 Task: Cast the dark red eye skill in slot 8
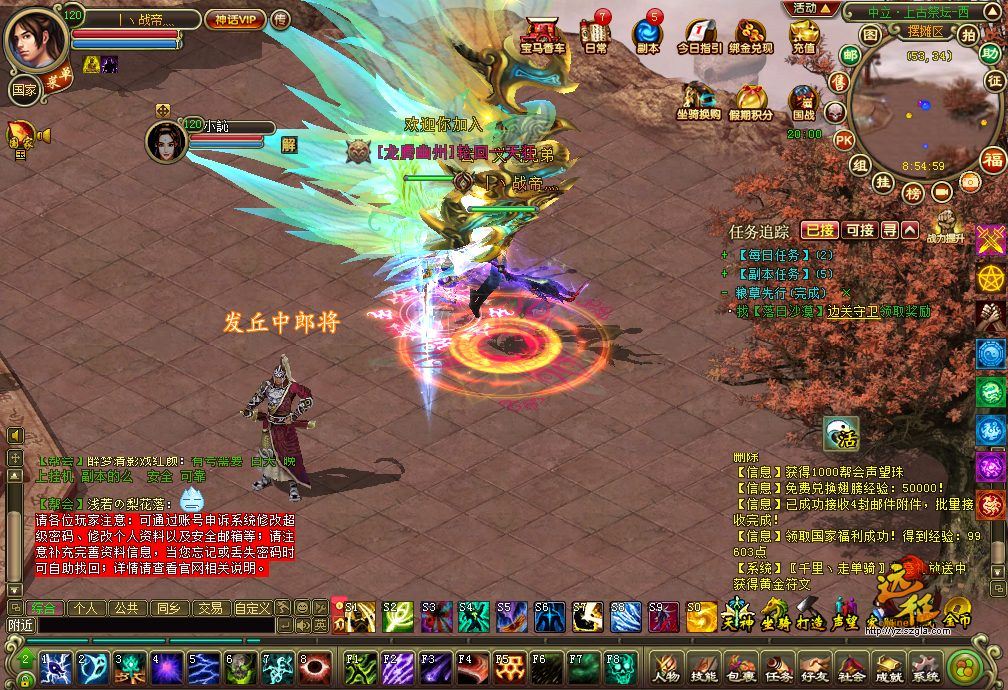click(316, 666)
